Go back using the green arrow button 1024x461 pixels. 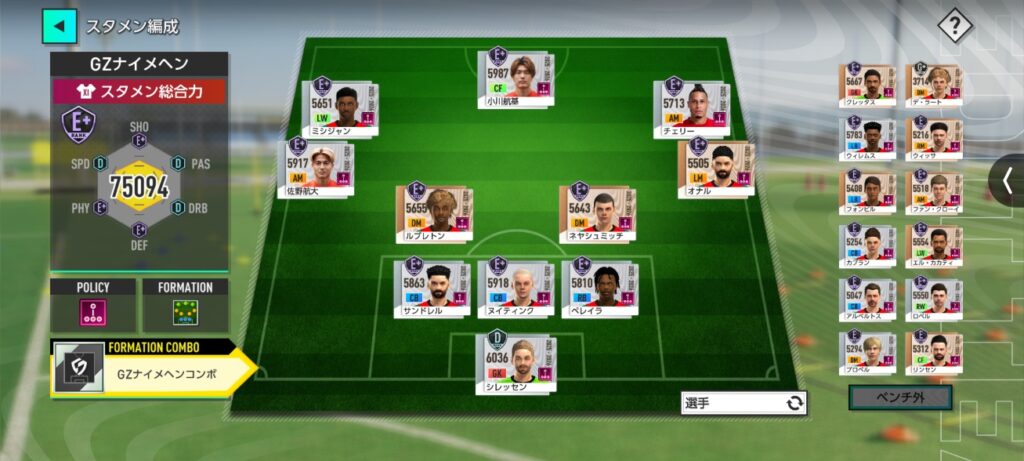pos(59,26)
